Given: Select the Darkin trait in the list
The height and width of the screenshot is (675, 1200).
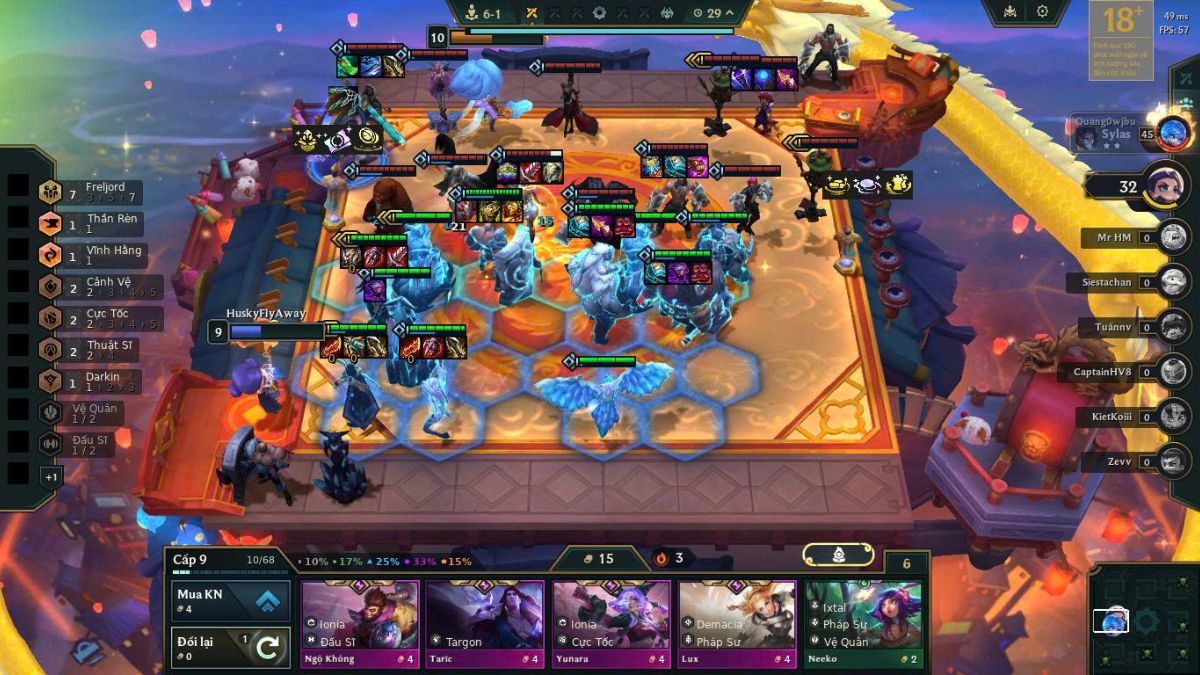Looking at the screenshot, I should click(x=90, y=381).
